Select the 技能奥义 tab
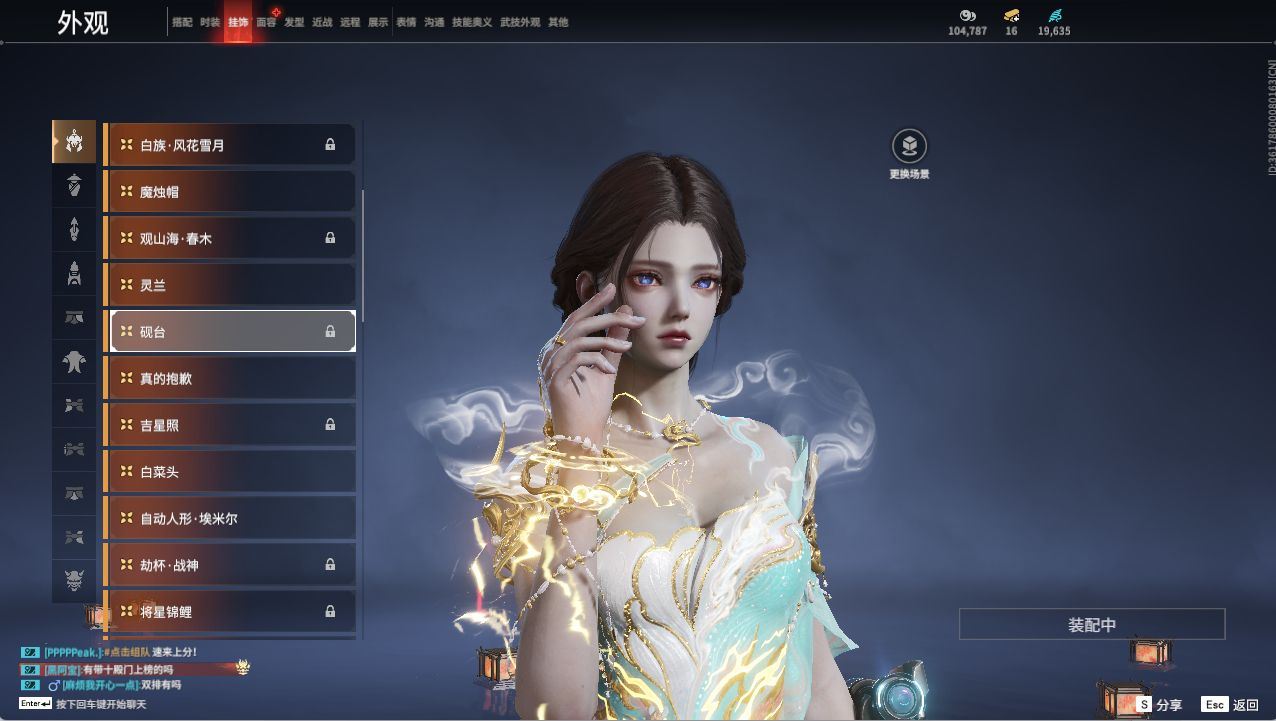The height and width of the screenshot is (721, 1276). [x=472, y=22]
